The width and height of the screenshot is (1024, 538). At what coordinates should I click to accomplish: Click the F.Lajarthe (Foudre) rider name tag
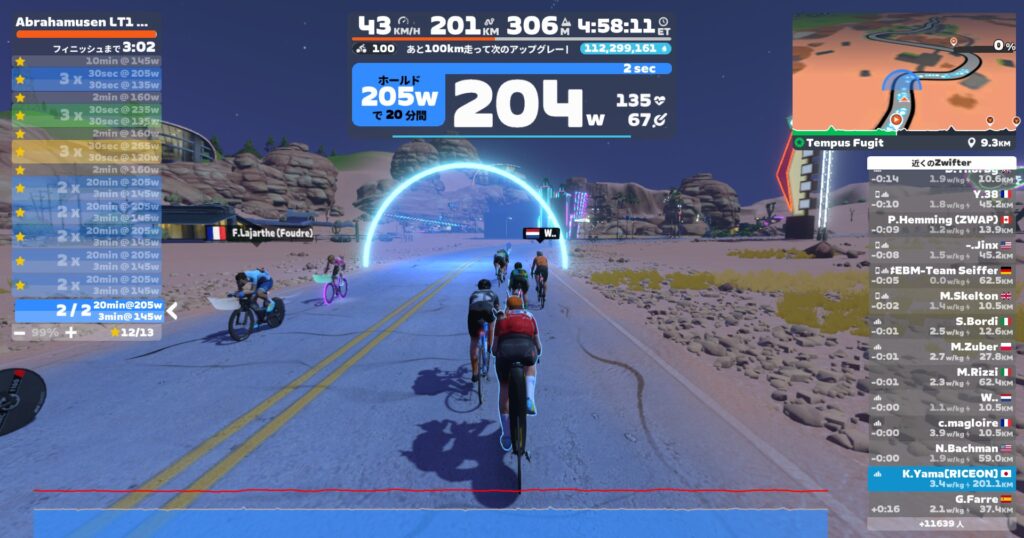(259, 233)
